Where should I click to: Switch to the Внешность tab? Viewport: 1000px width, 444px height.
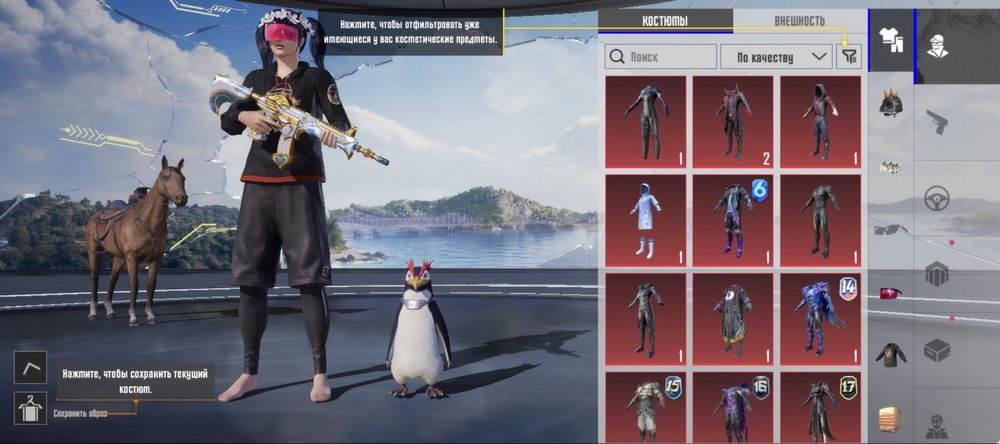[799, 21]
